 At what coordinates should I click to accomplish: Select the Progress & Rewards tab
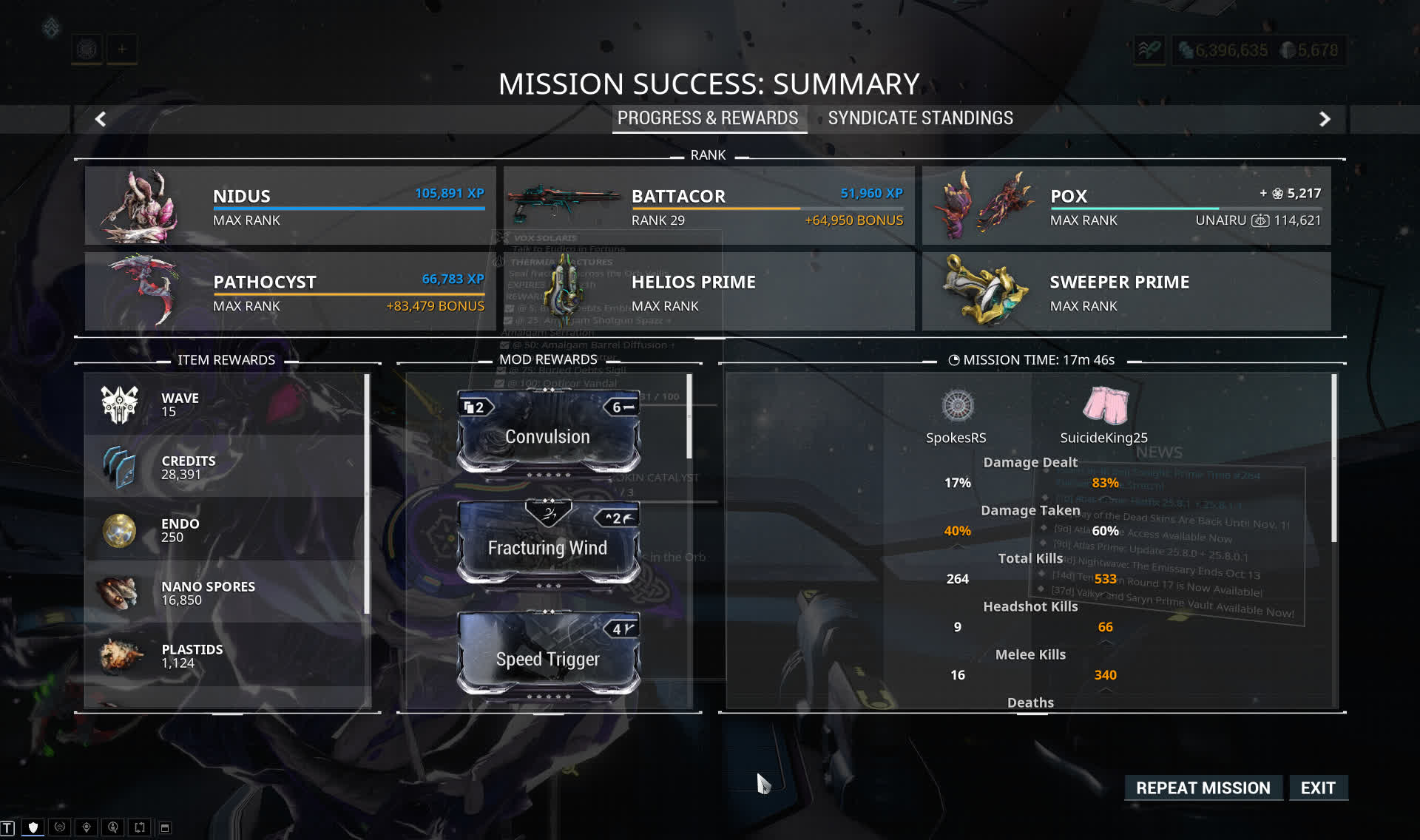click(708, 118)
